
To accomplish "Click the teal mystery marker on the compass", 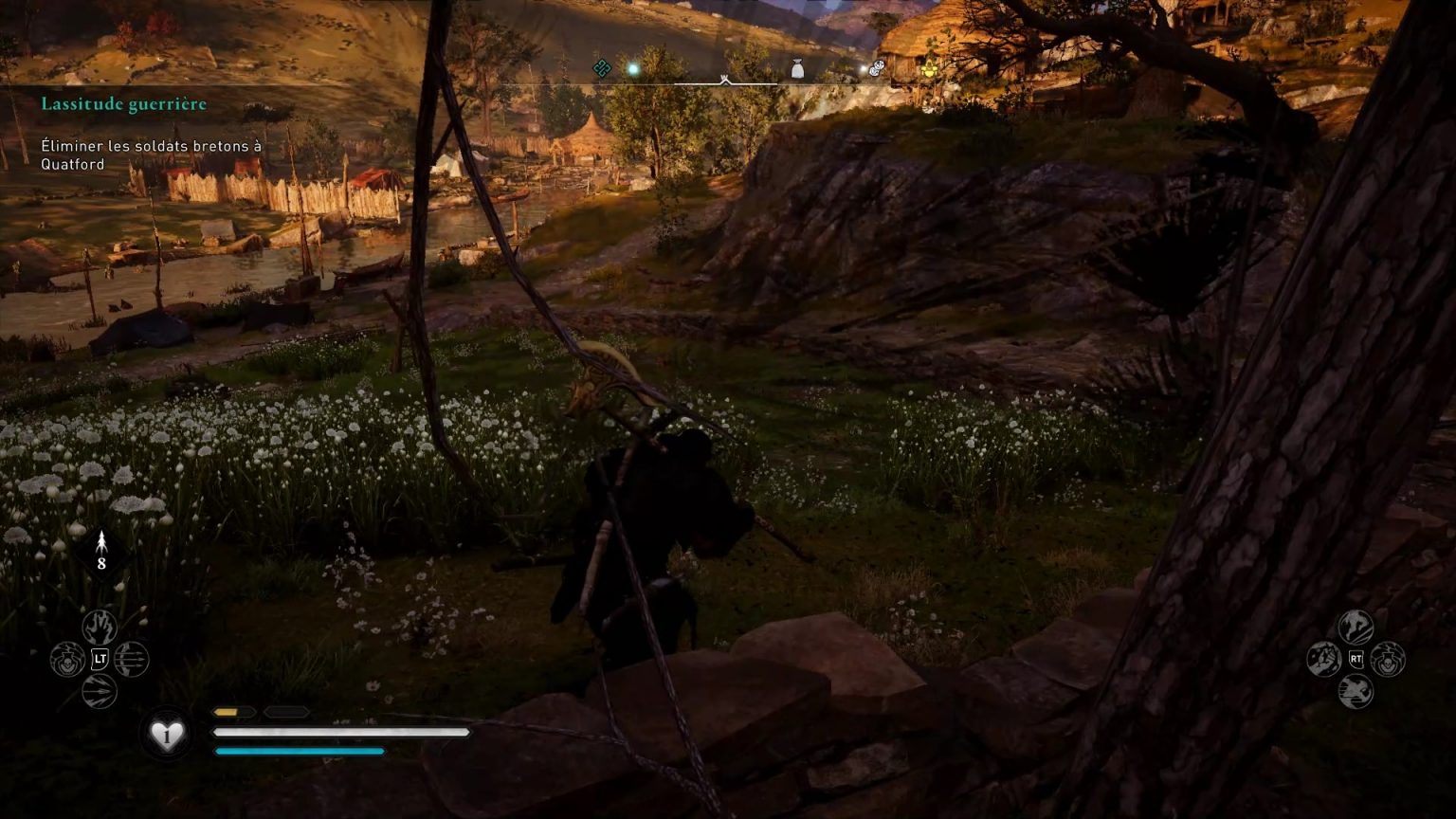I will [x=602, y=68].
